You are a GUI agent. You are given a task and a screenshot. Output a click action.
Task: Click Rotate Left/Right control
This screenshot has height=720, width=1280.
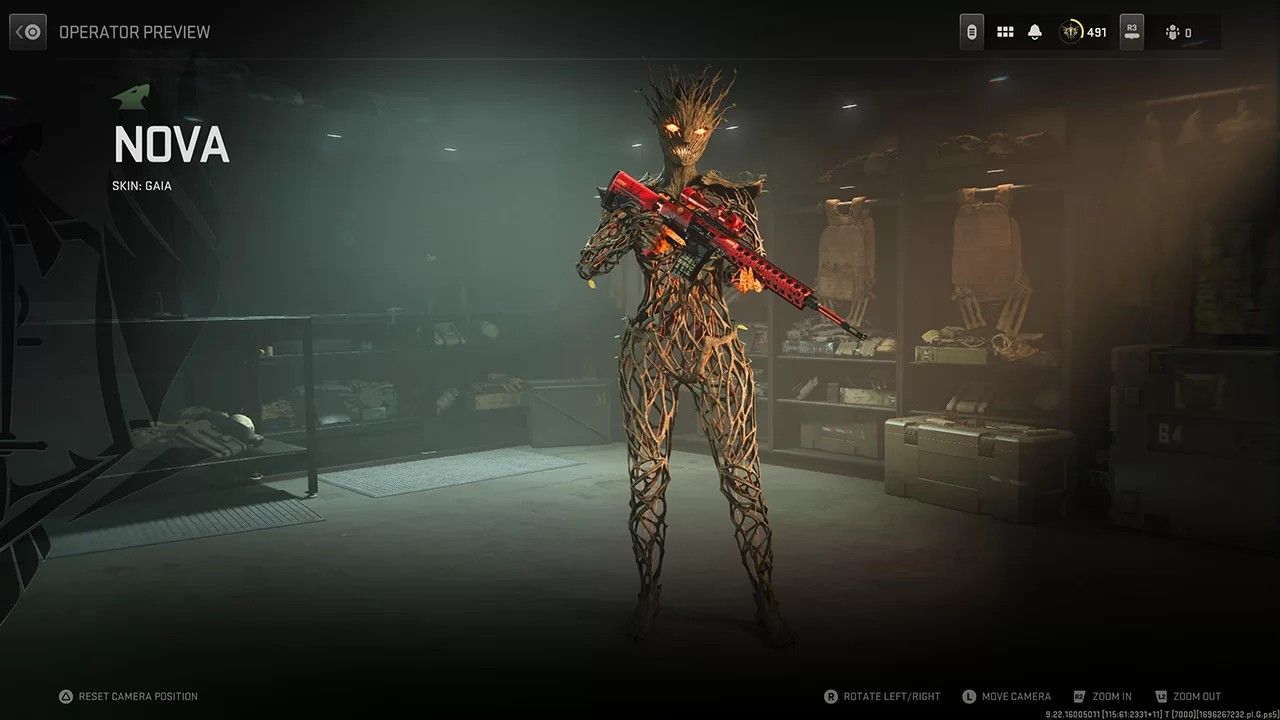889,696
